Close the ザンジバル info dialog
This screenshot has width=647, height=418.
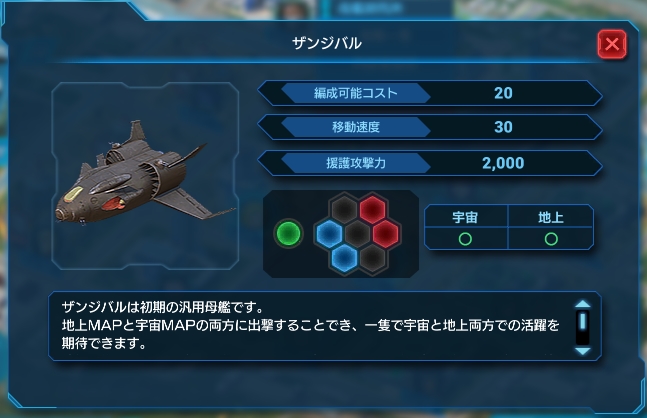[x=612, y=45]
